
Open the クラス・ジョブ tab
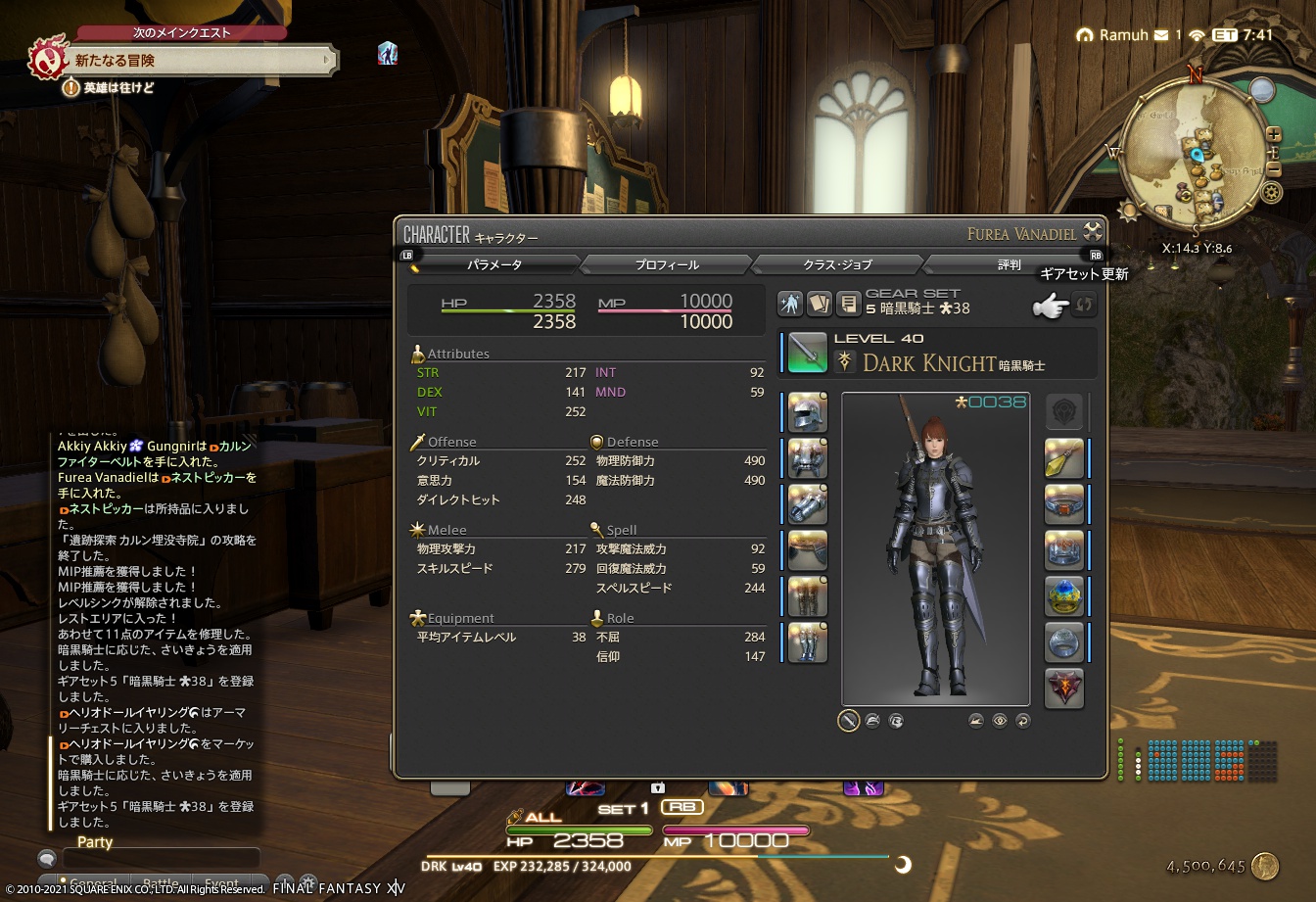(x=837, y=263)
